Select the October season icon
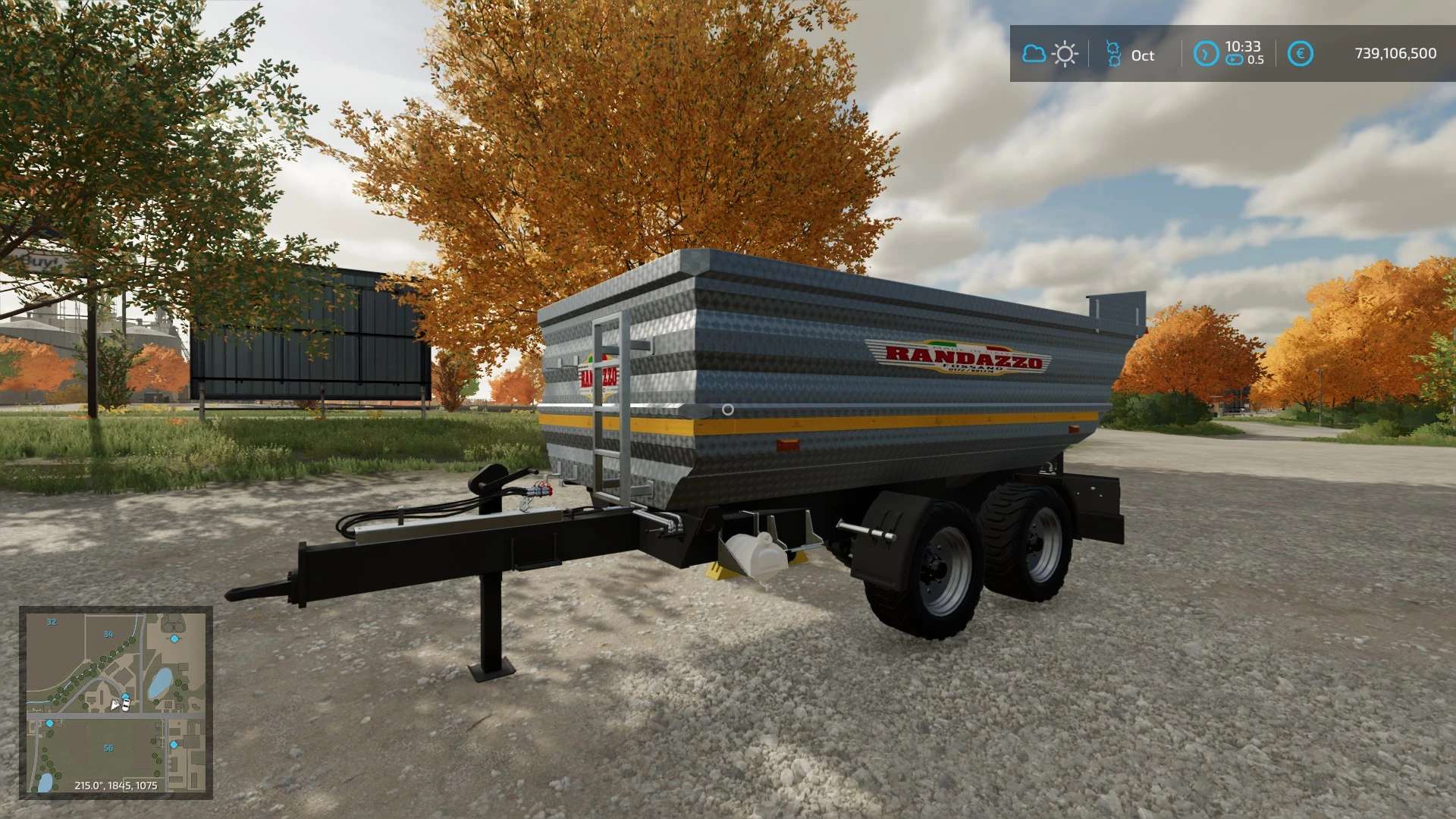This screenshot has width=1456, height=819. pyautogui.click(x=1113, y=54)
